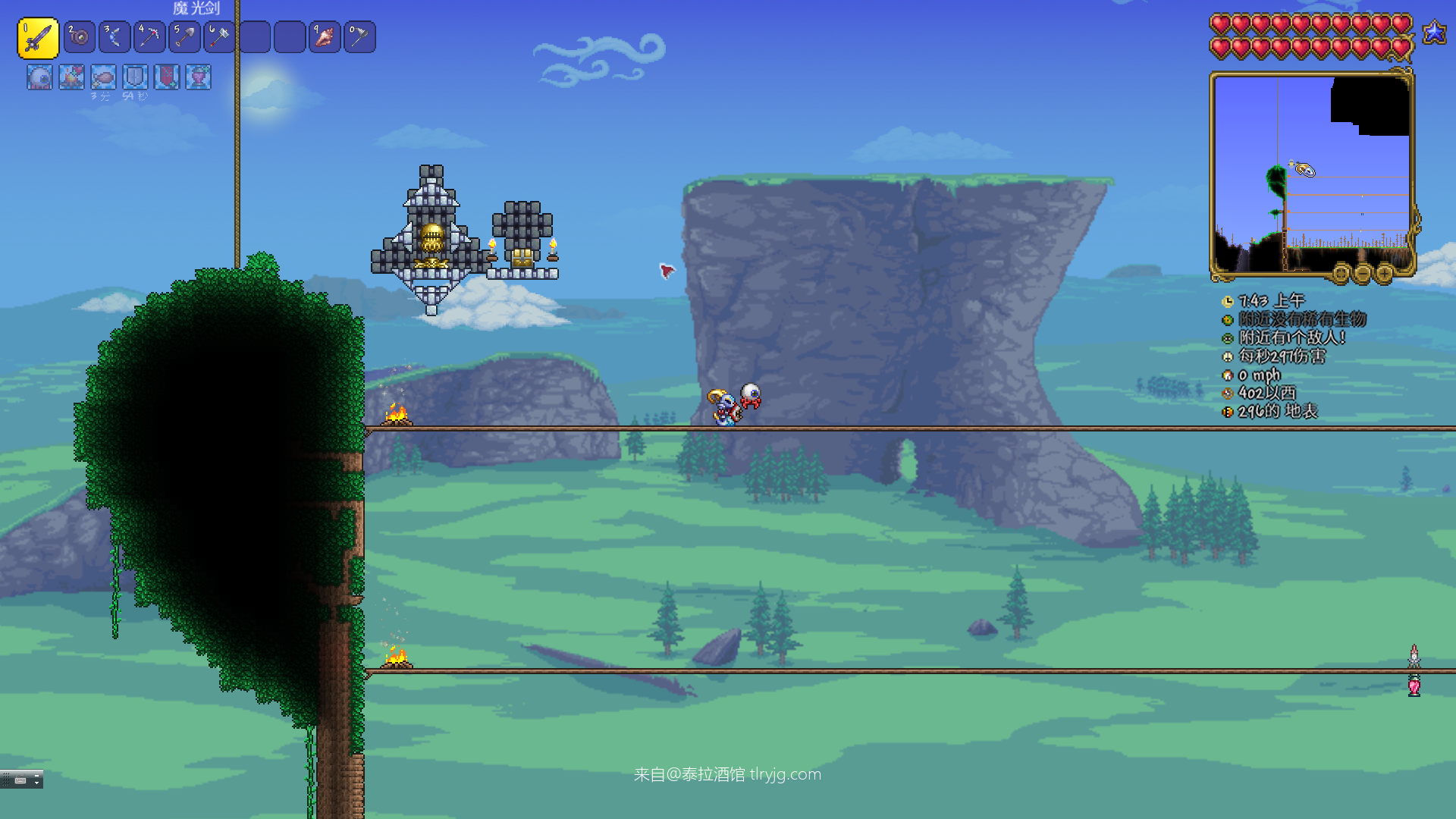This screenshot has height=819, width=1456.
Task: Reset the minimap zoom to default
Action: point(1341,273)
